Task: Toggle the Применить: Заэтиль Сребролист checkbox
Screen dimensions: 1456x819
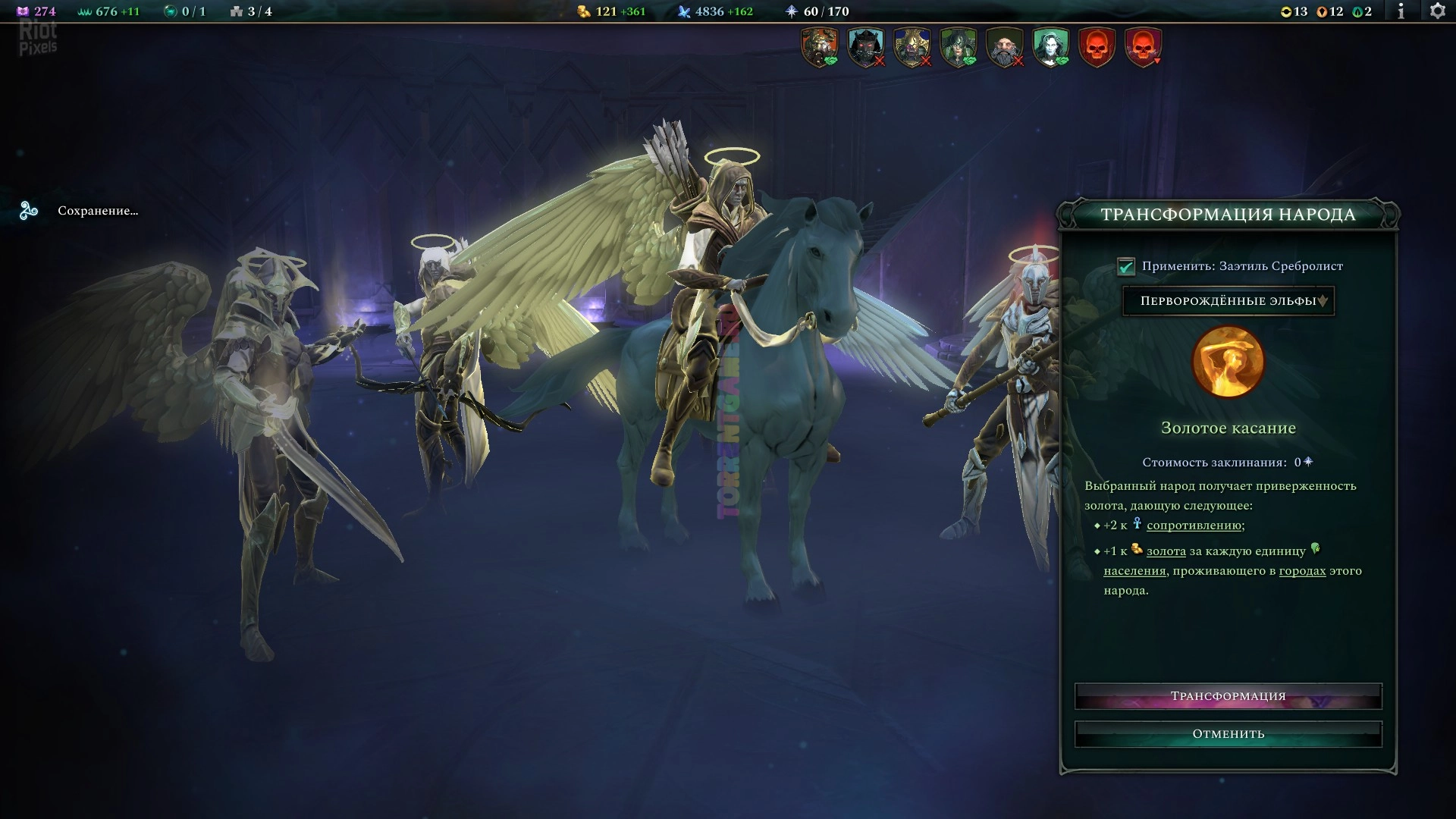Action: point(1126,266)
